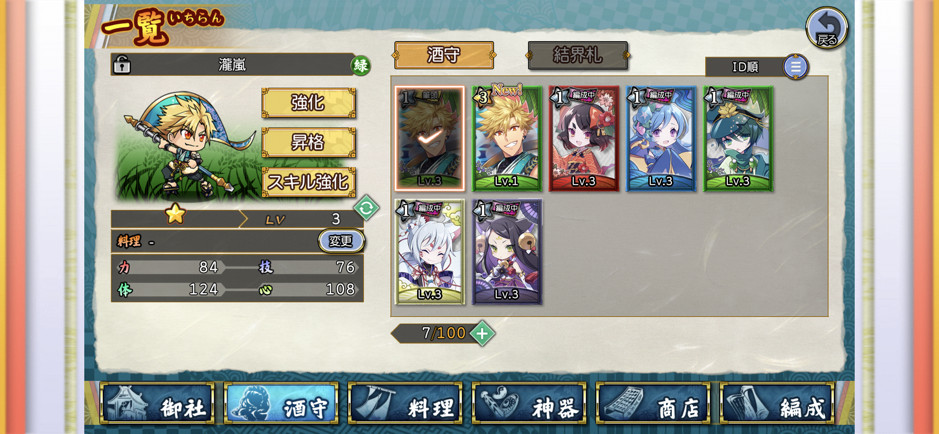
Task: Select the green-hatted character card
Action: (737, 138)
